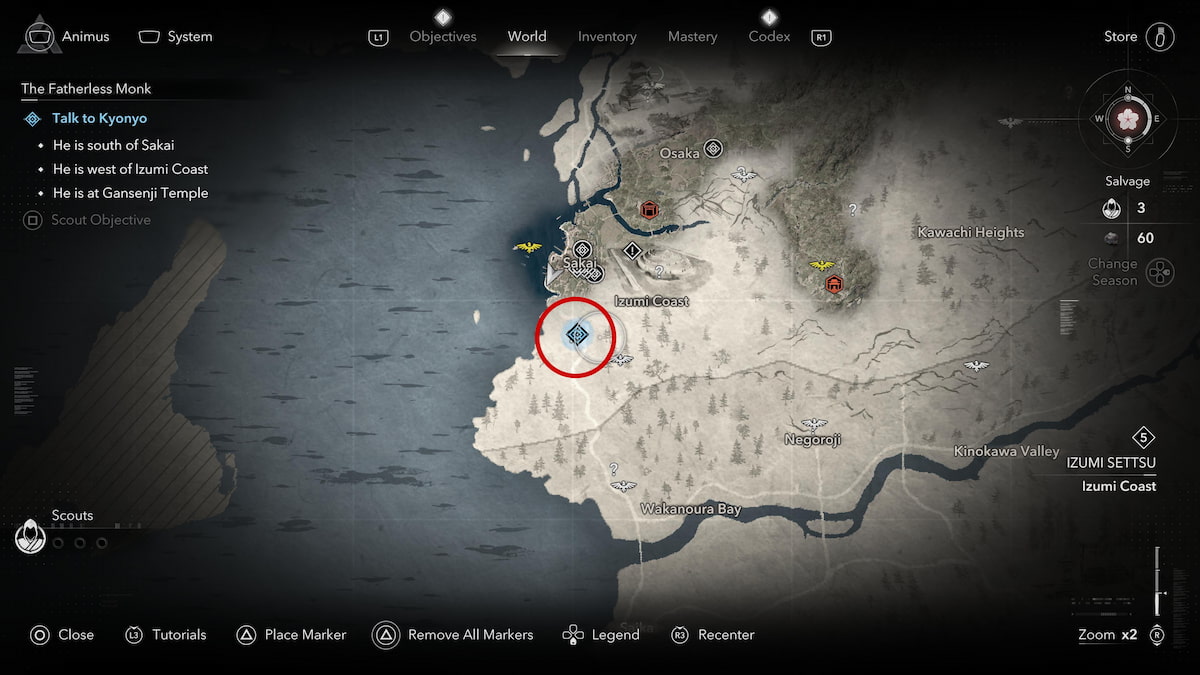Click the Change Season option

[1112, 272]
